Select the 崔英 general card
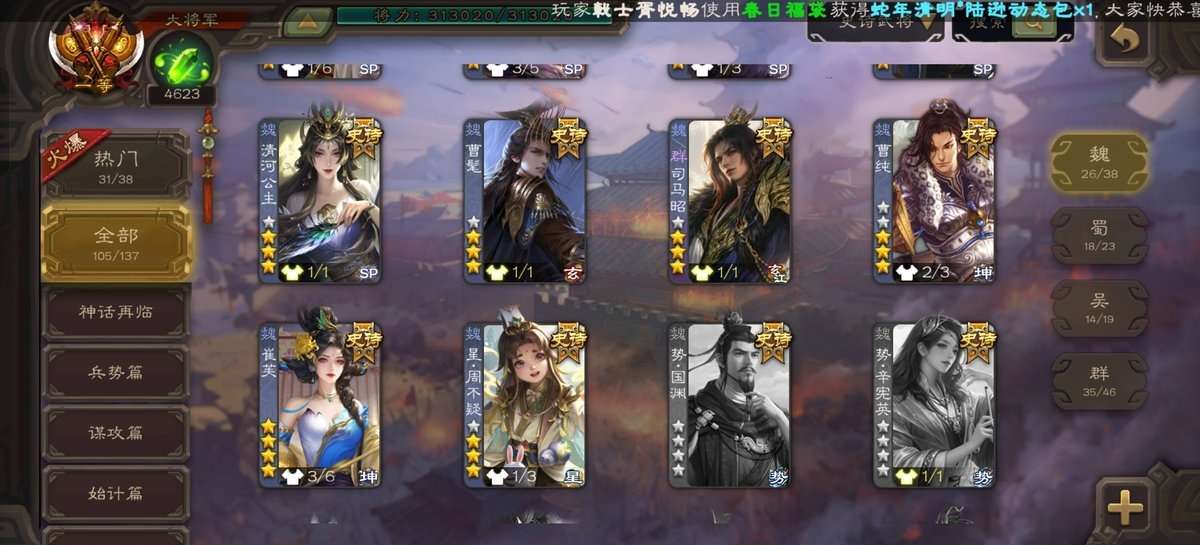This screenshot has height=545, width=1200. (320, 405)
